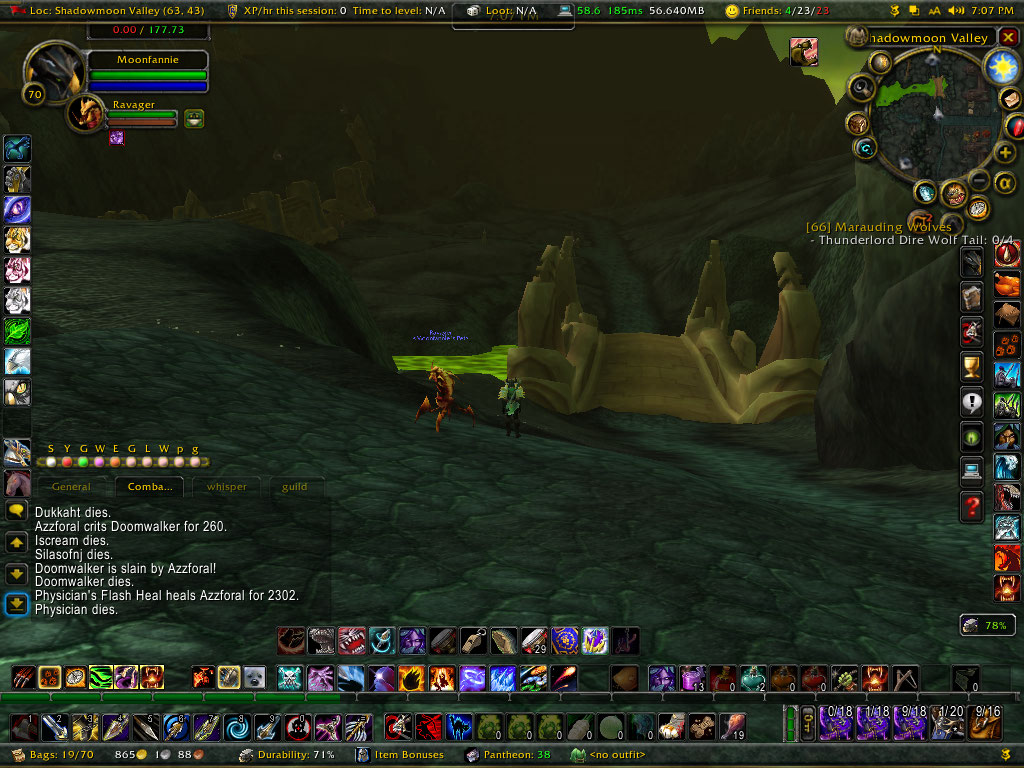Toggle the magnifying glass tracking button
Screen dimensions: 1024x768
[862, 89]
